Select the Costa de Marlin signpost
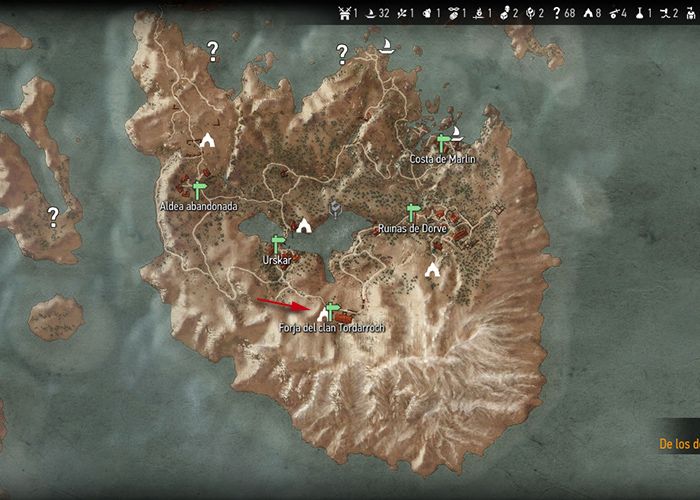 tap(444, 143)
